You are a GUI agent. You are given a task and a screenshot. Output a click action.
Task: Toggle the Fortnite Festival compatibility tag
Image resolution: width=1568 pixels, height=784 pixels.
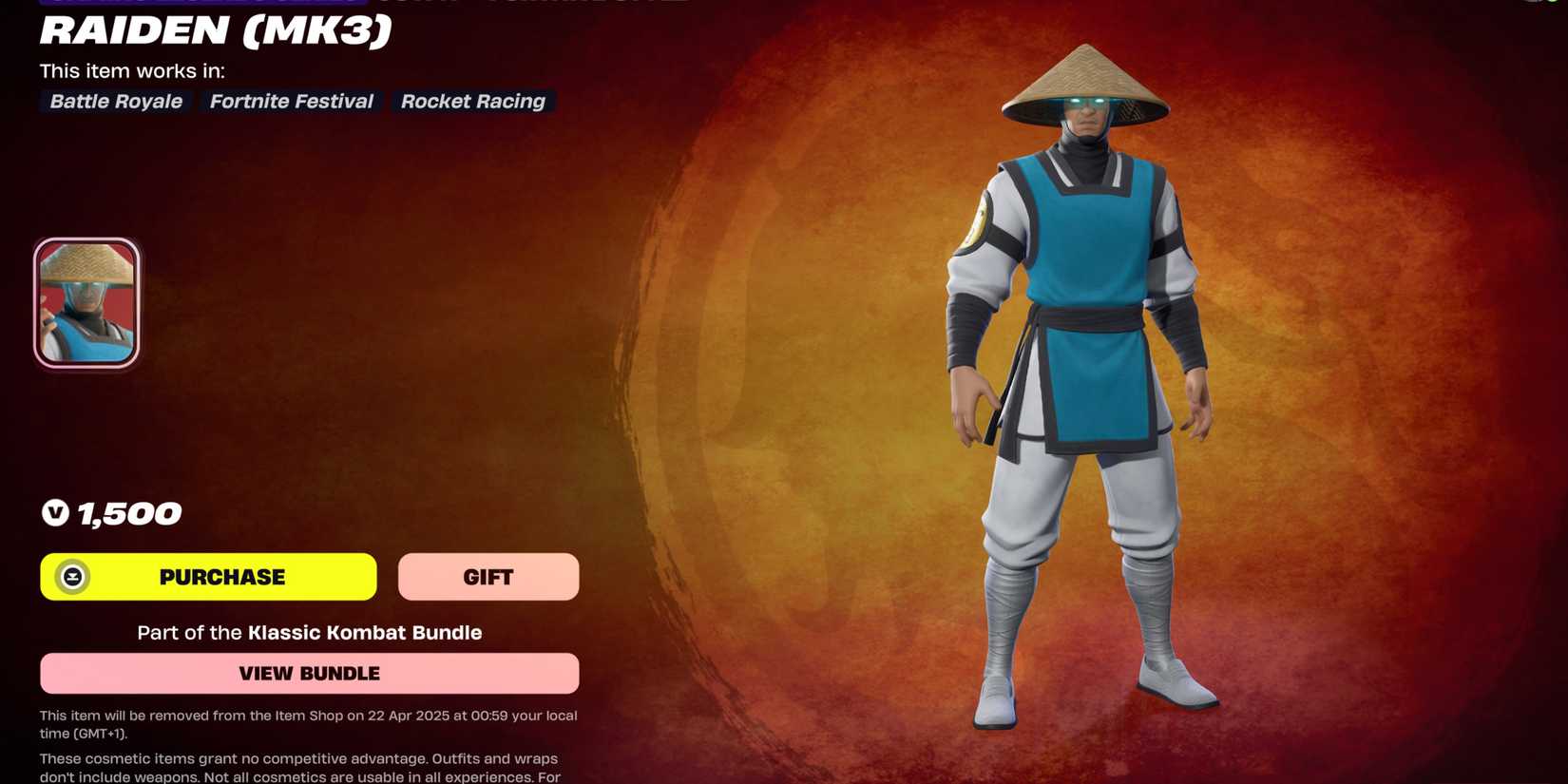(x=291, y=102)
